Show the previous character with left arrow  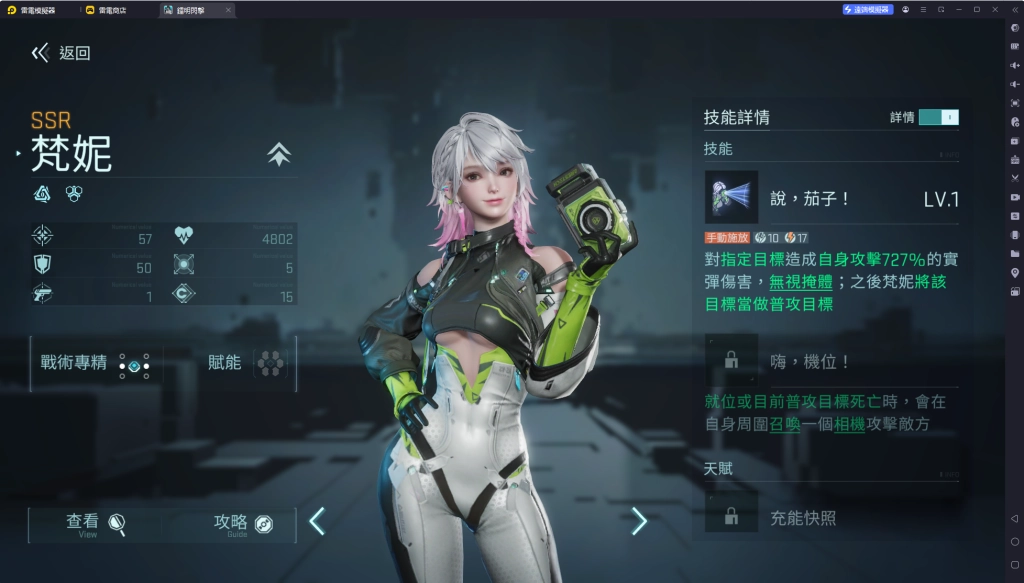317,521
